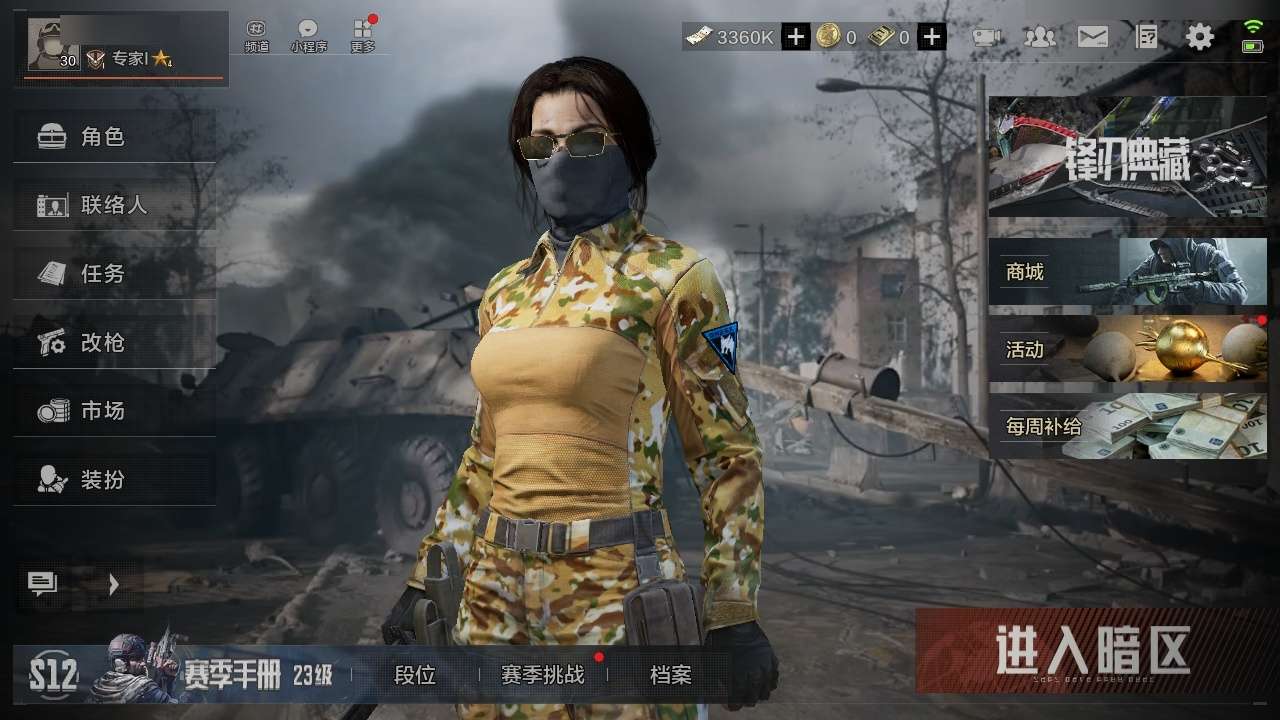1280x720 pixels.
Task: Open the friends list icon
Action: click(x=1040, y=38)
